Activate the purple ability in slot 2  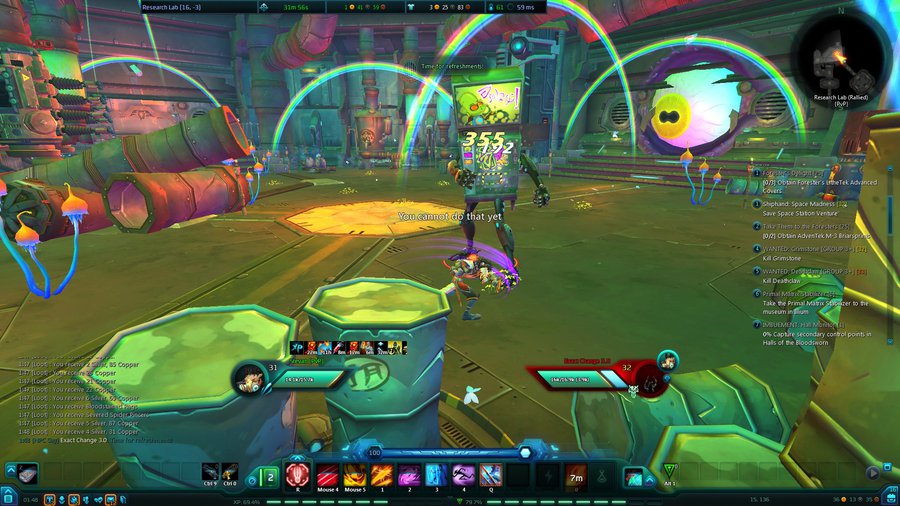409,474
